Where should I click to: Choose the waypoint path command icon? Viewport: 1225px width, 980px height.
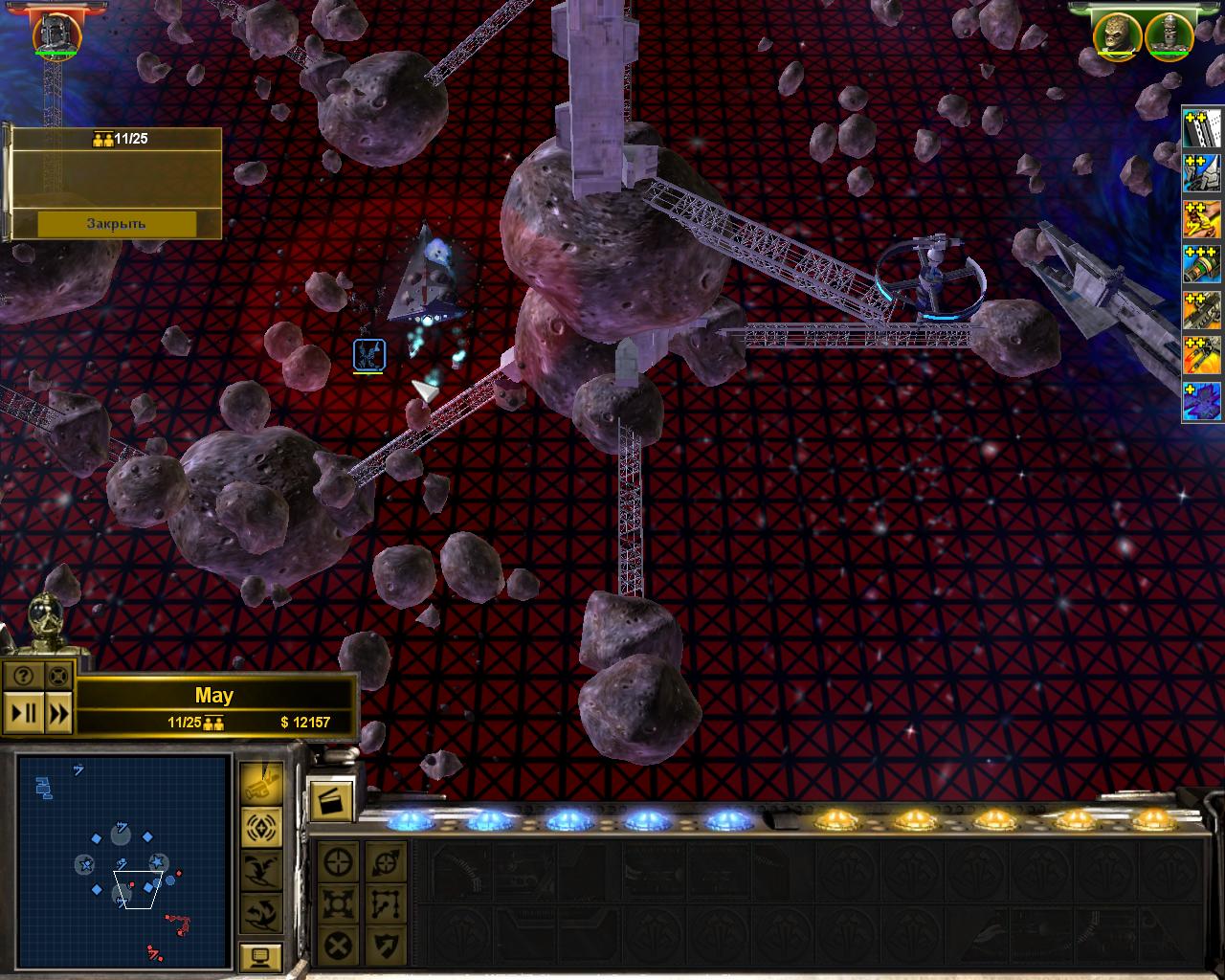pos(386,904)
